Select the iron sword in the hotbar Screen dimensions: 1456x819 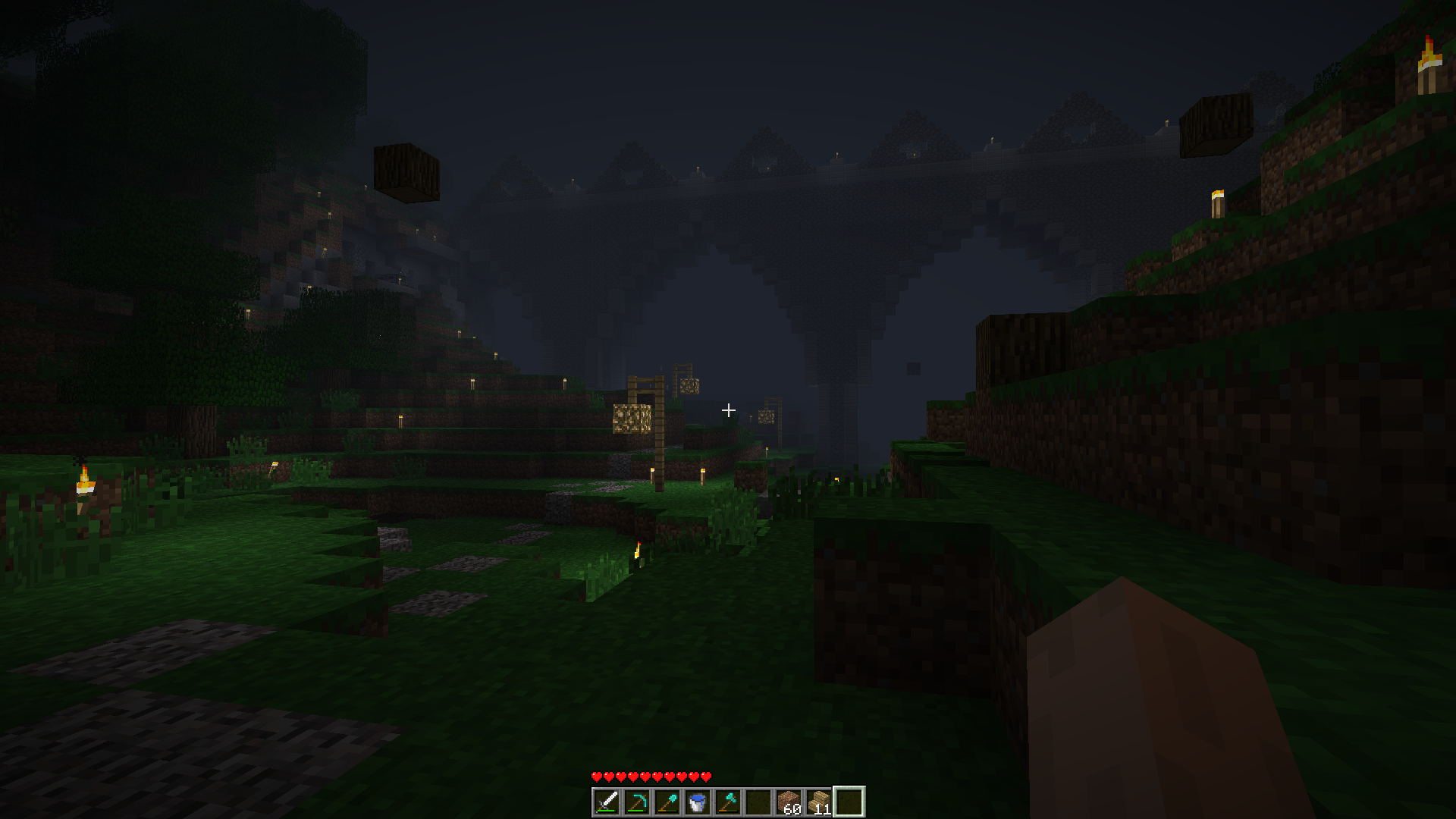(607, 801)
